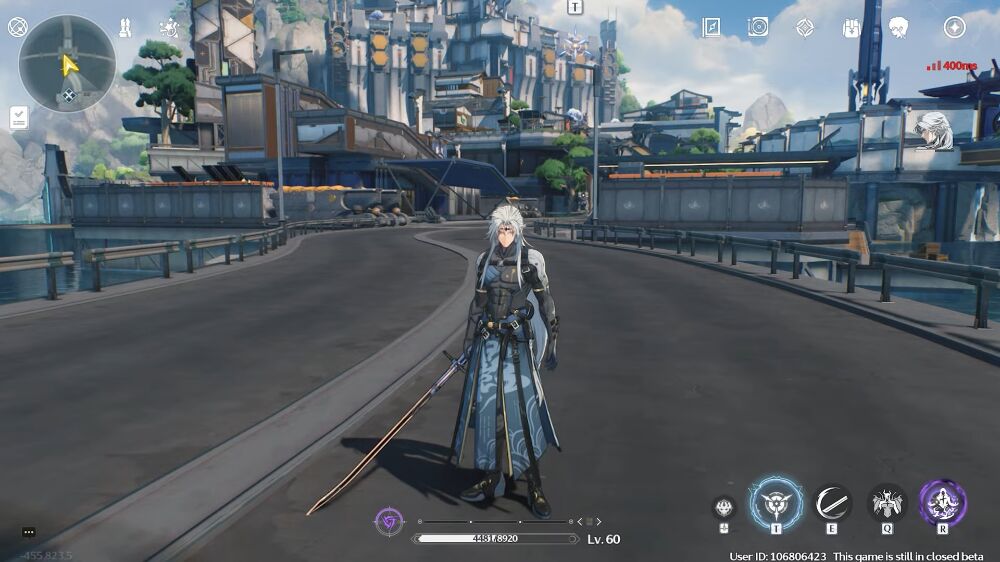Image resolution: width=1000 pixels, height=562 pixels.
Task: Open the chat bubble button
Action: click(28, 532)
